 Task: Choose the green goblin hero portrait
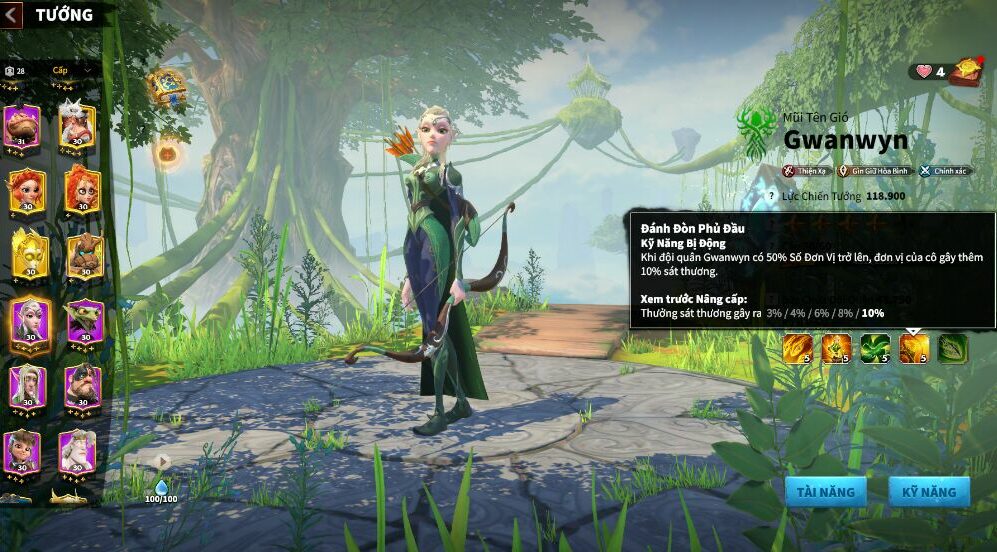coord(84,320)
